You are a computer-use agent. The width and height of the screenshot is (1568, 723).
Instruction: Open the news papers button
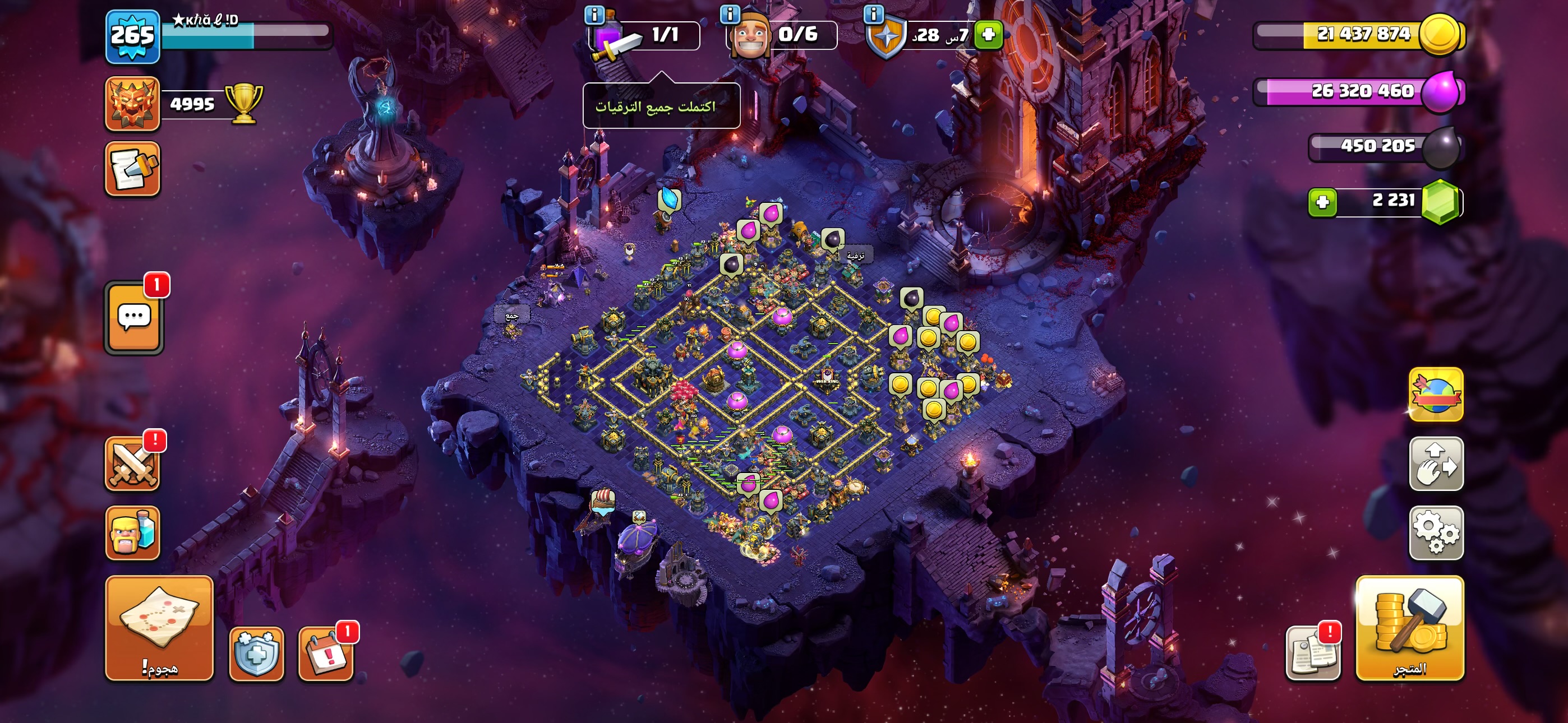[1312, 654]
